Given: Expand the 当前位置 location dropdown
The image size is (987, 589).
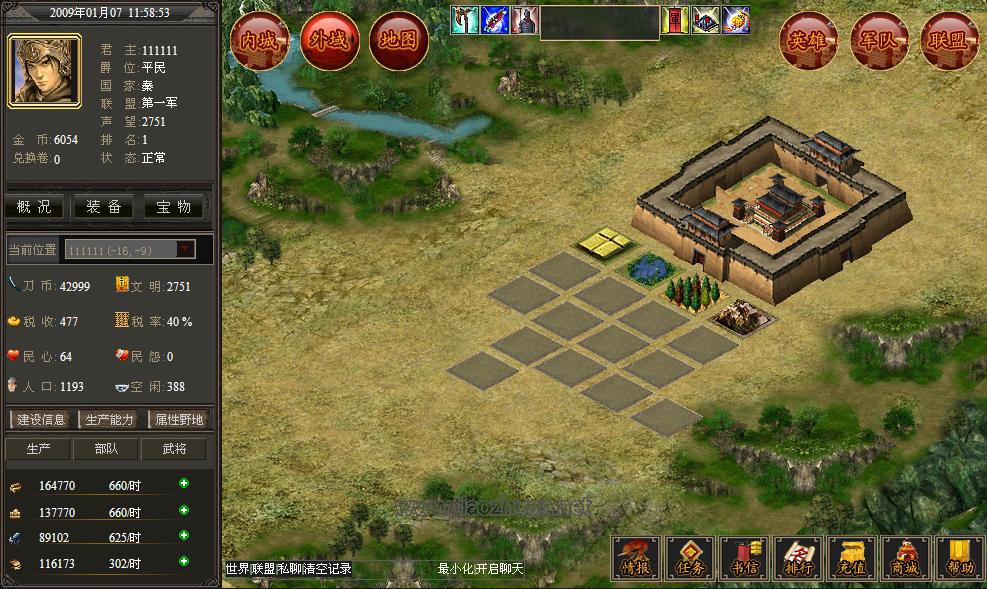Looking at the screenshot, I should [x=186, y=249].
